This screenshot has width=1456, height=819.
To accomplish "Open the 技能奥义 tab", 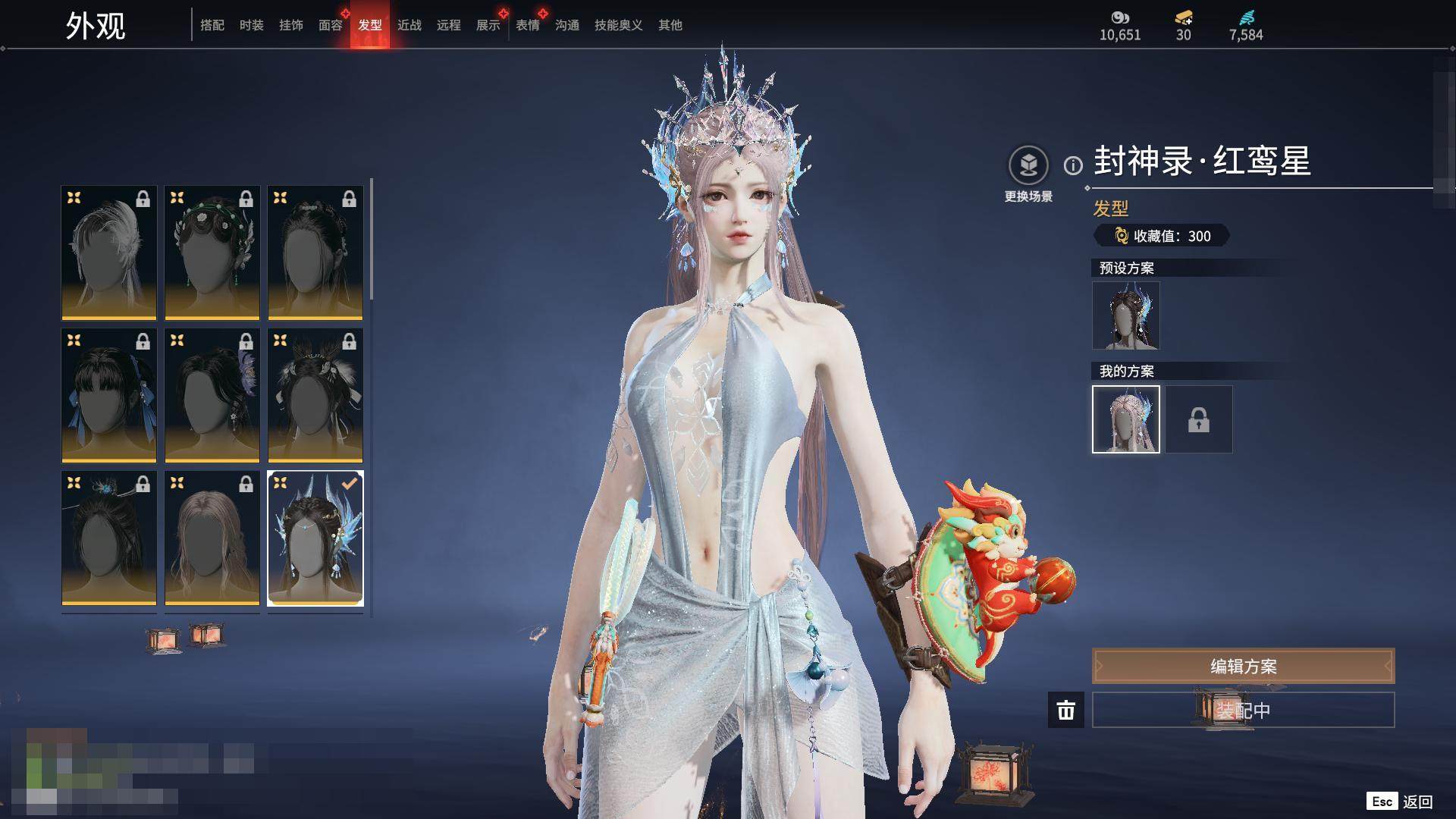I will [x=619, y=25].
